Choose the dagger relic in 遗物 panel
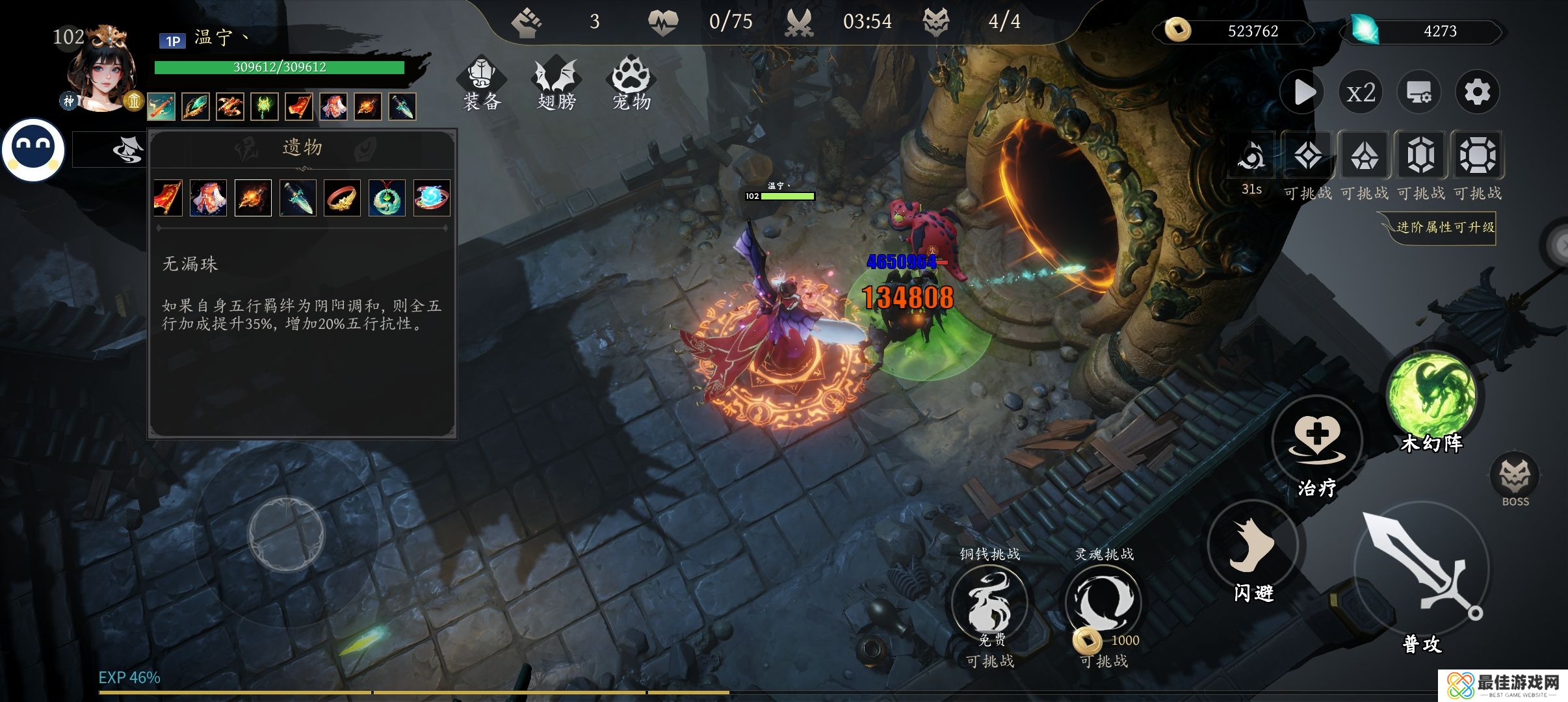Screen dimensions: 1568x702 pos(298,198)
